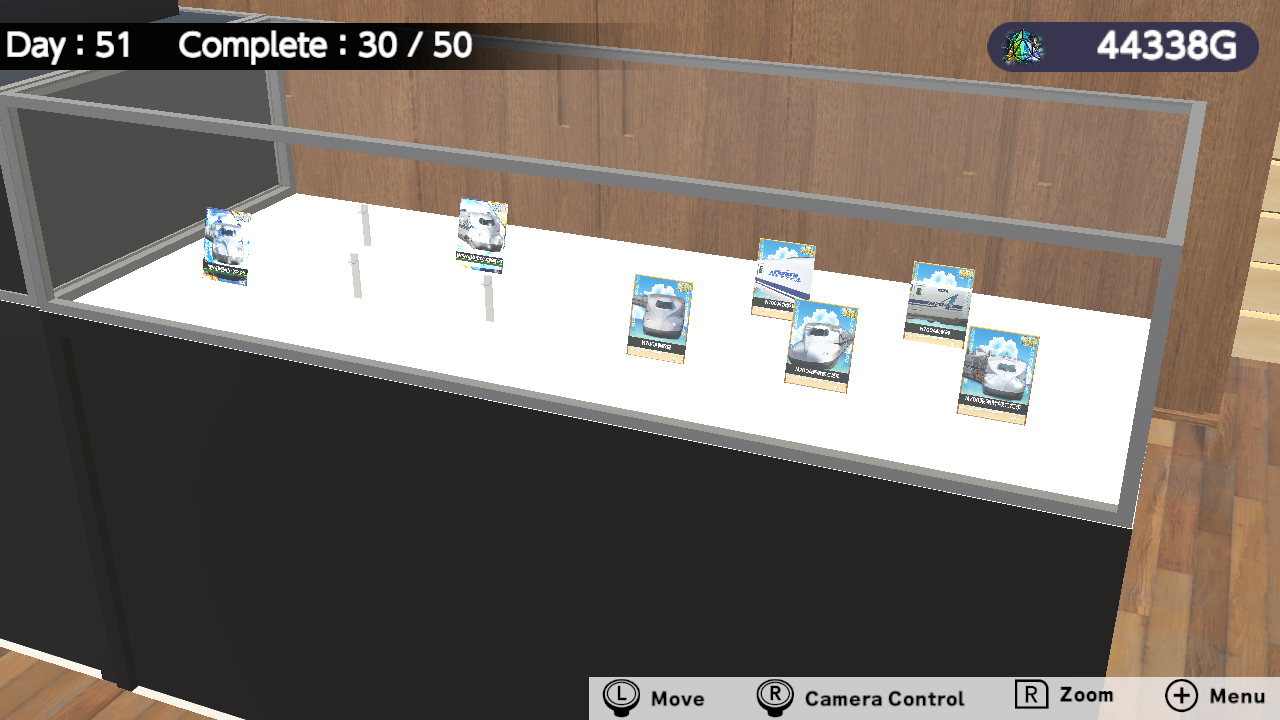
Task: Click the L-stick Move icon
Action: 621,695
